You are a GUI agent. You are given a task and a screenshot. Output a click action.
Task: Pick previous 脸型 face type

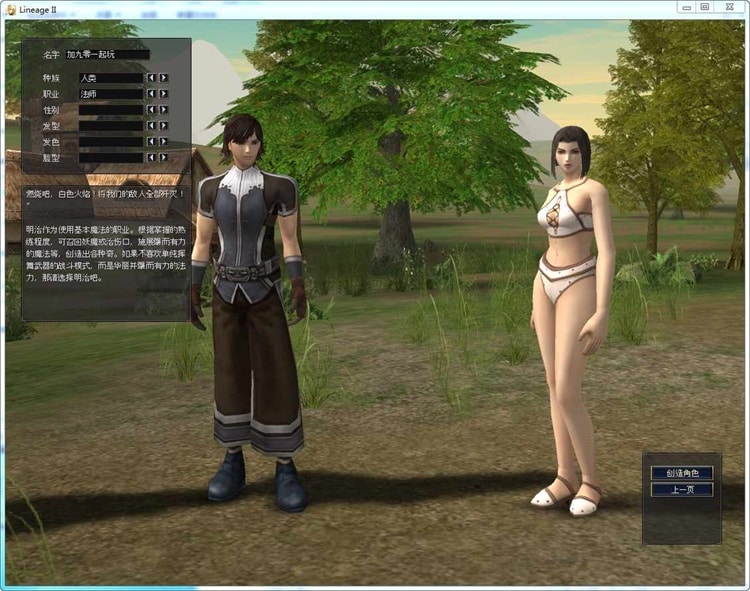tap(151, 157)
